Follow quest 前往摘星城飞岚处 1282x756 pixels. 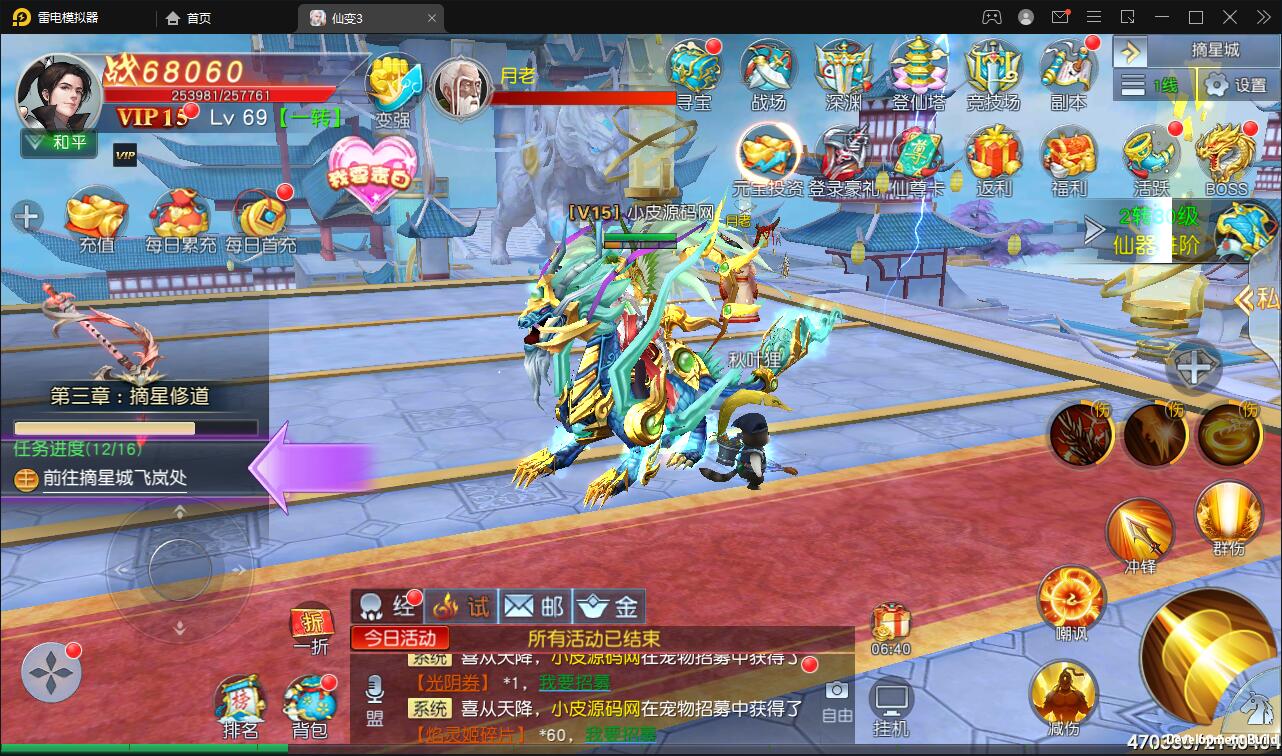tap(115, 478)
